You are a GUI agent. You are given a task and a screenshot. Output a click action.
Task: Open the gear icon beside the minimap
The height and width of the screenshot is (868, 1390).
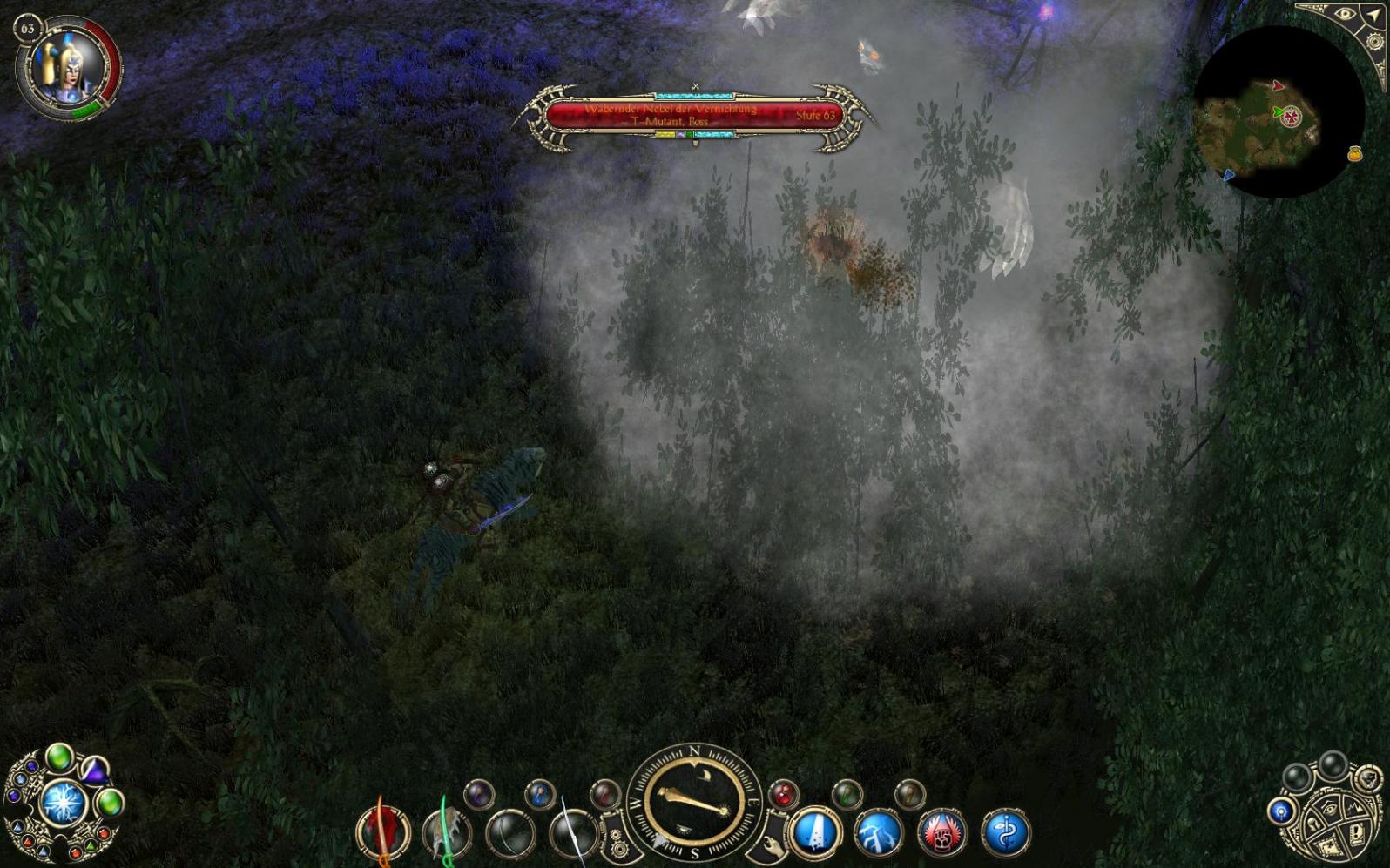tap(1376, 42)
